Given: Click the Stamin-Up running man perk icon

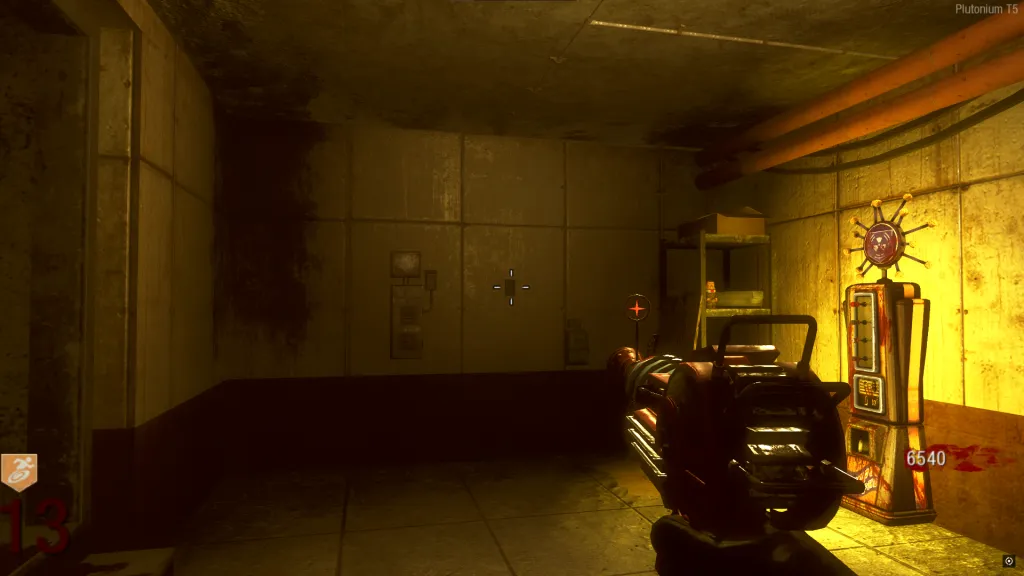Looking at the screenshot, I should (18, 473).
